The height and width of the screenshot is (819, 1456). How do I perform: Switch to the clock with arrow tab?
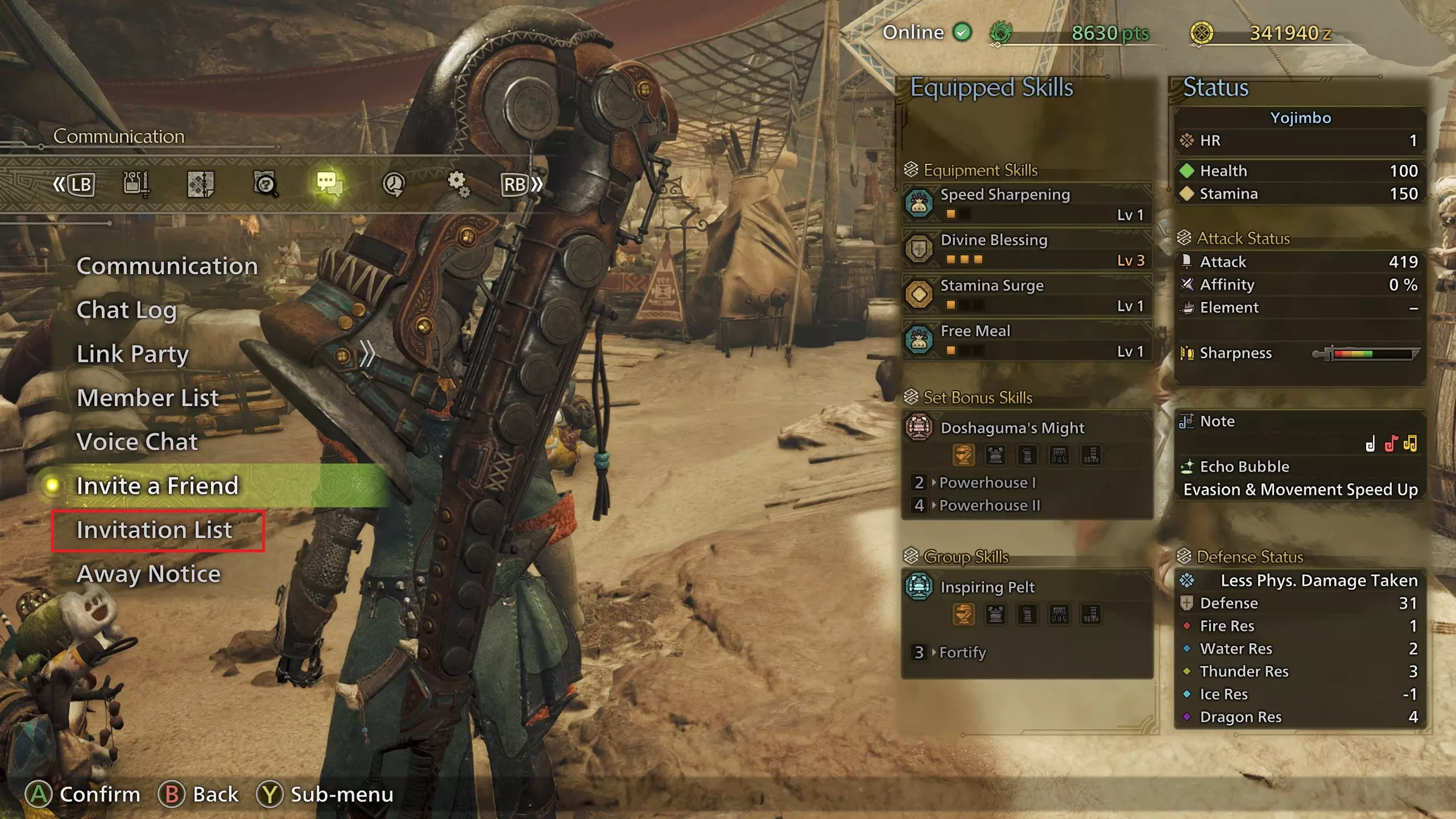[394, 184]
